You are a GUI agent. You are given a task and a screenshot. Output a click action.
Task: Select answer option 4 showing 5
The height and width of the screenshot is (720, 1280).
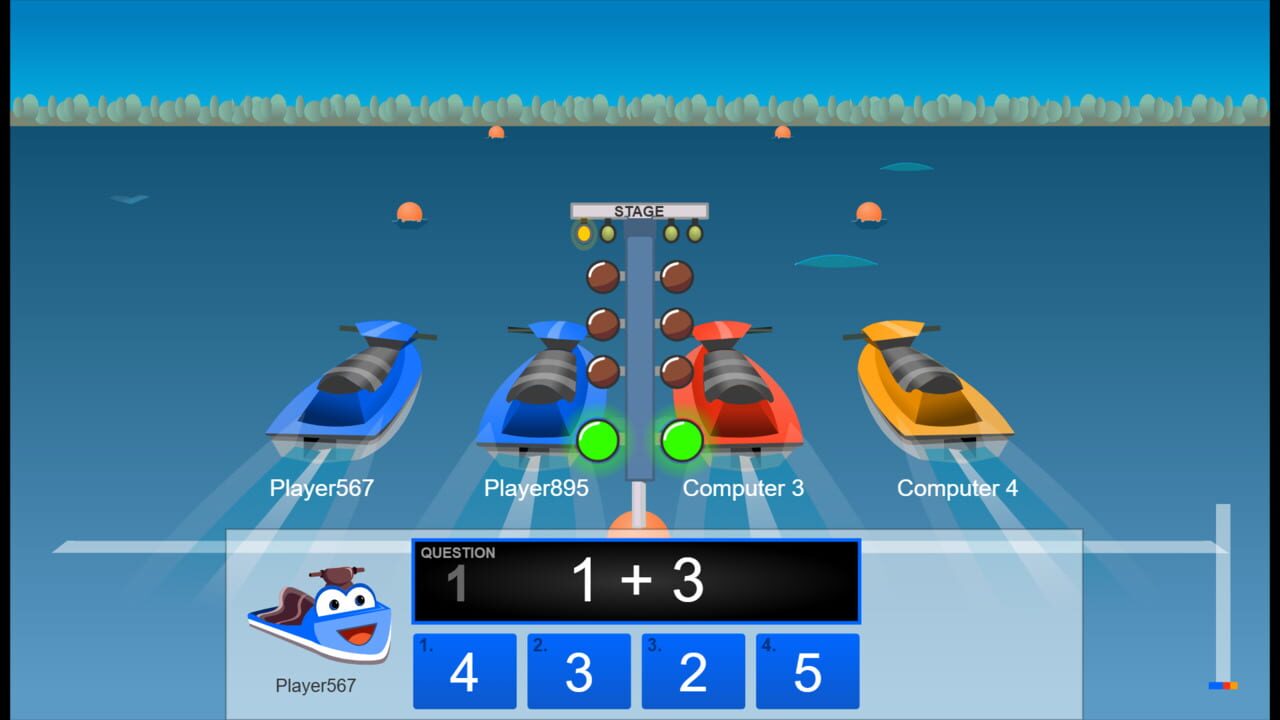(x=808, y=670)
